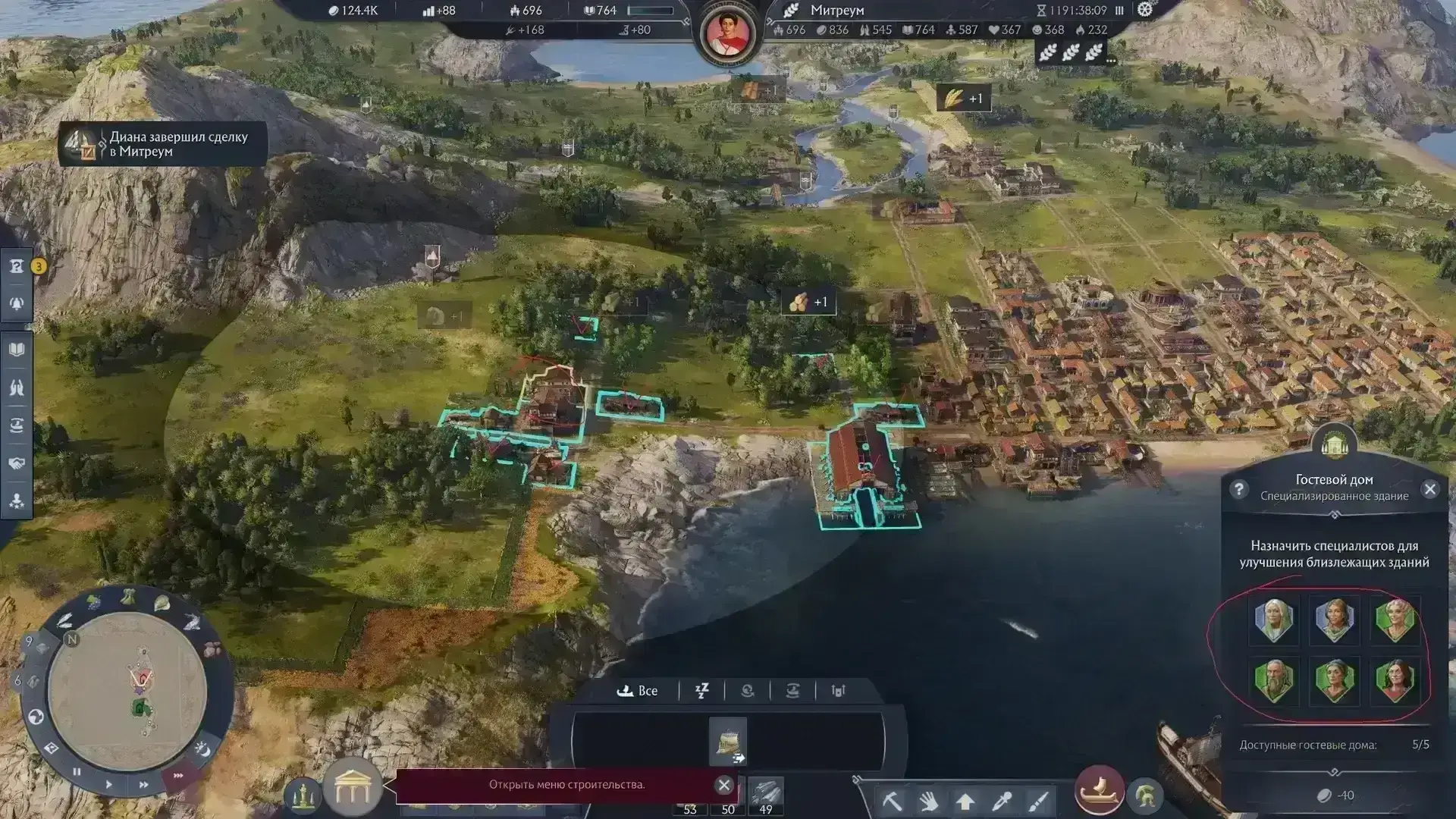Activate the pickaxe demolish tool

(892, 801)
